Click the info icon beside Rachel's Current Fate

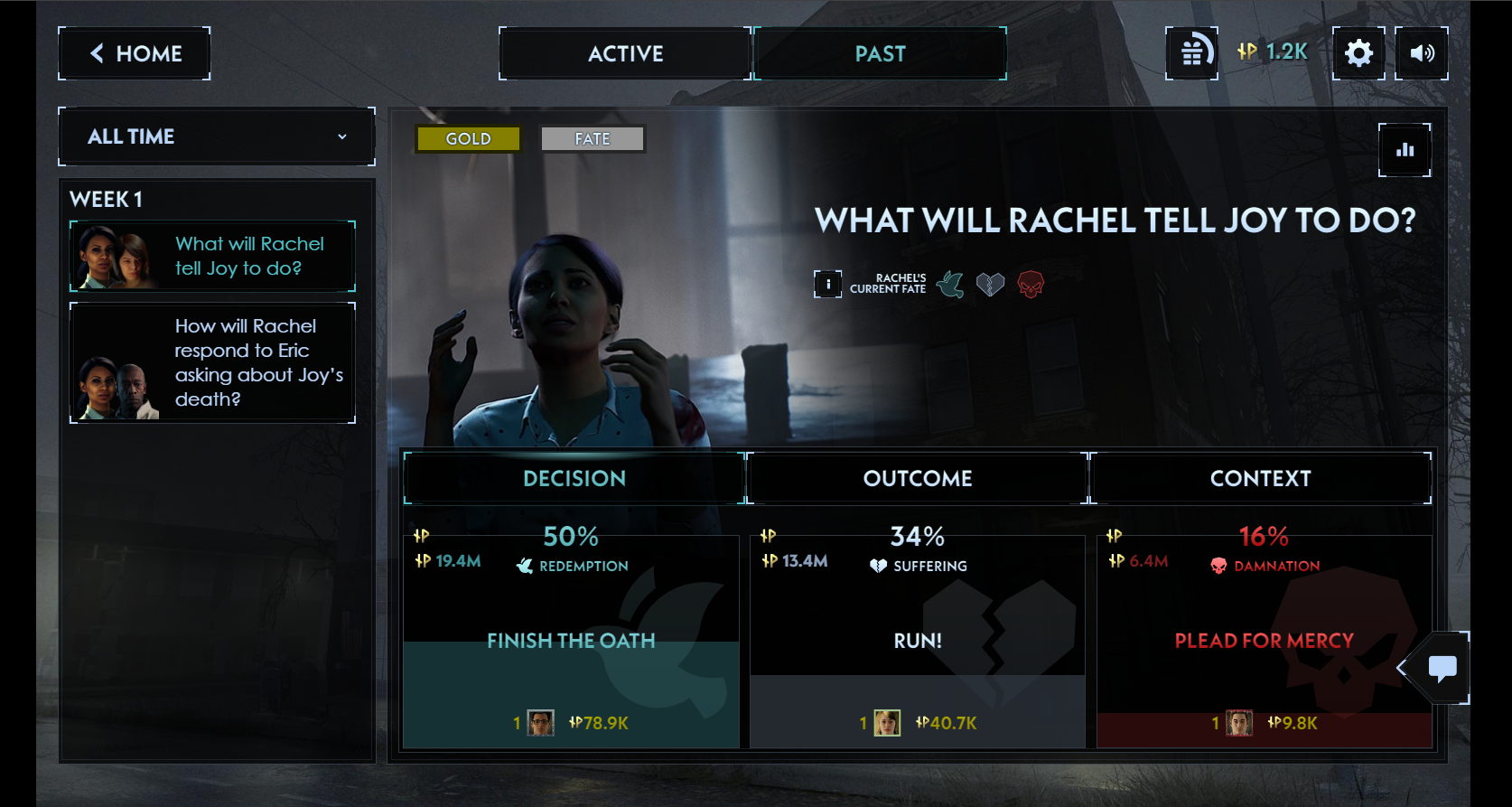[827, 284]
